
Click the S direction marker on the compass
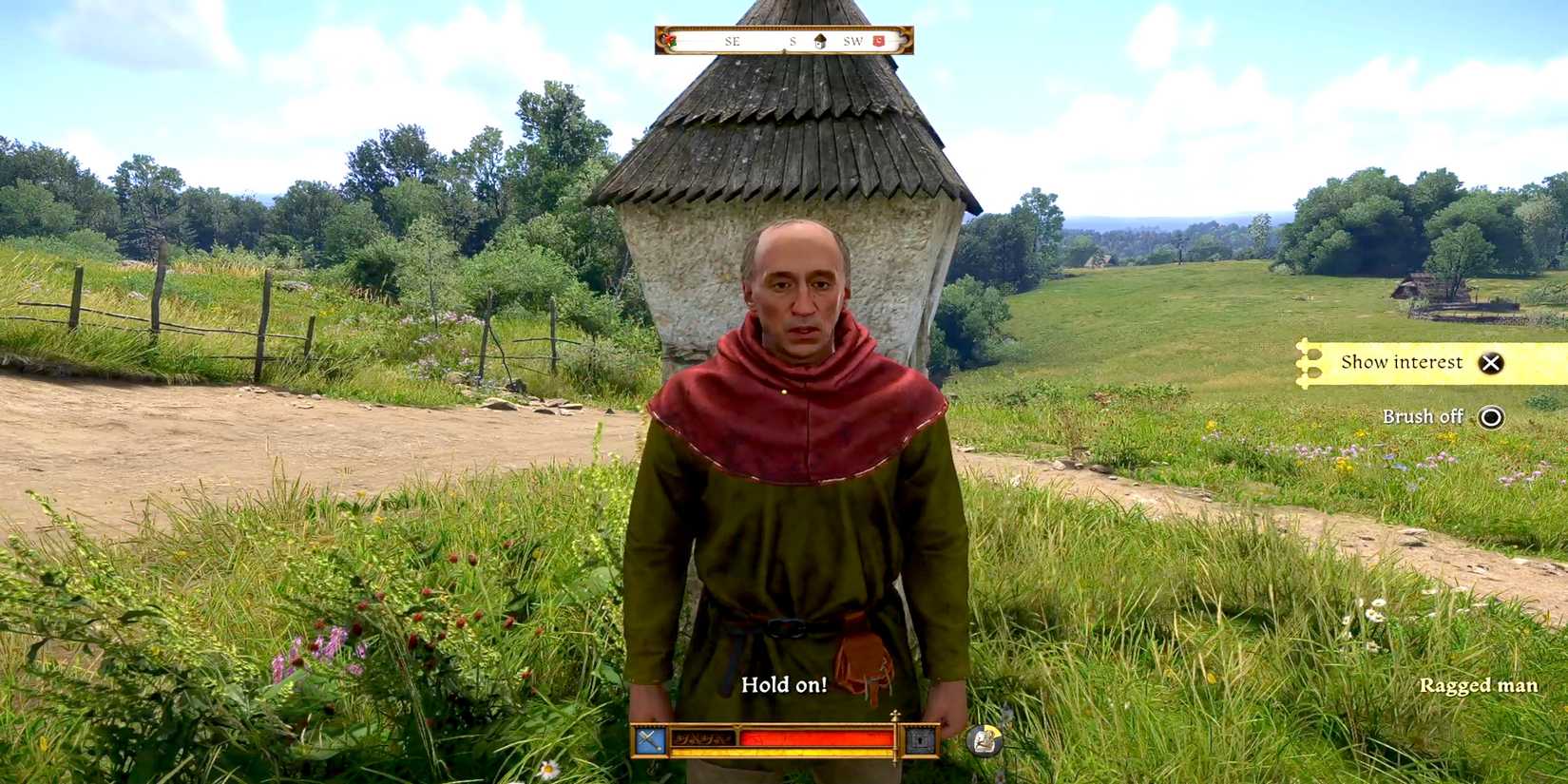pos(793,41)
